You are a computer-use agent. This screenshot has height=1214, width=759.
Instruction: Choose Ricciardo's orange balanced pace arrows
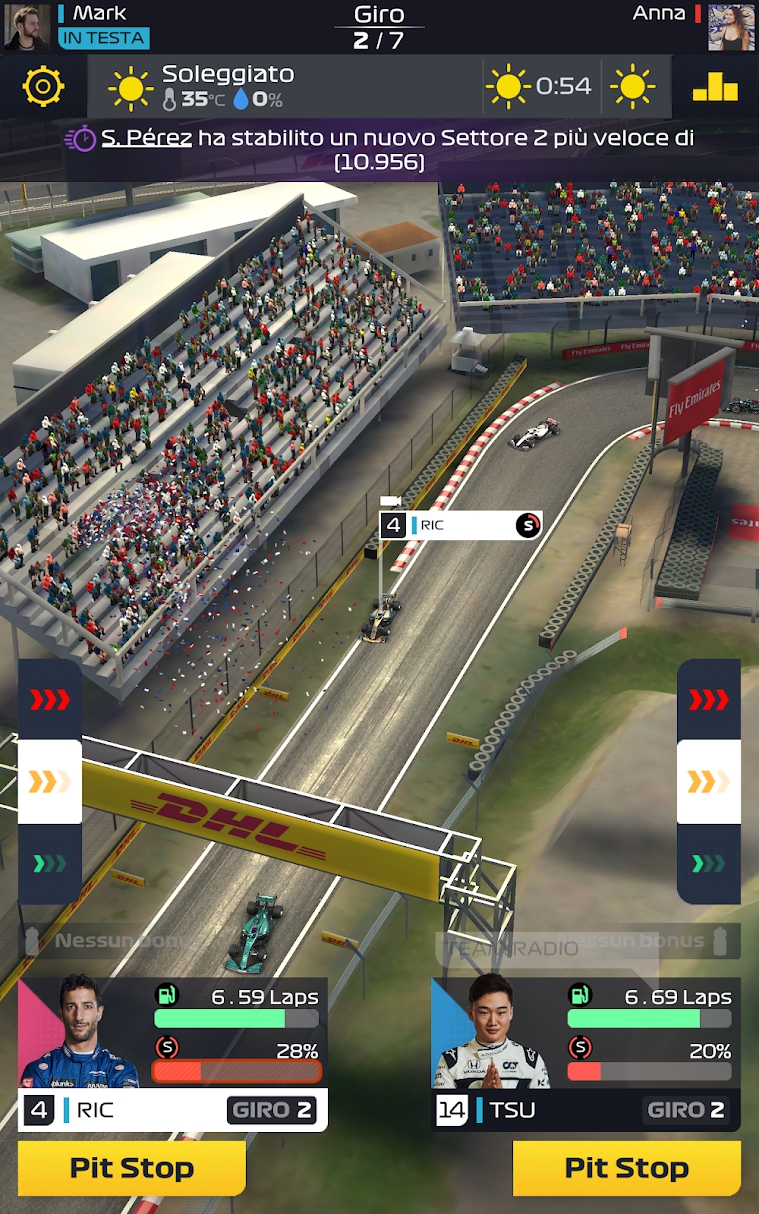50,781
